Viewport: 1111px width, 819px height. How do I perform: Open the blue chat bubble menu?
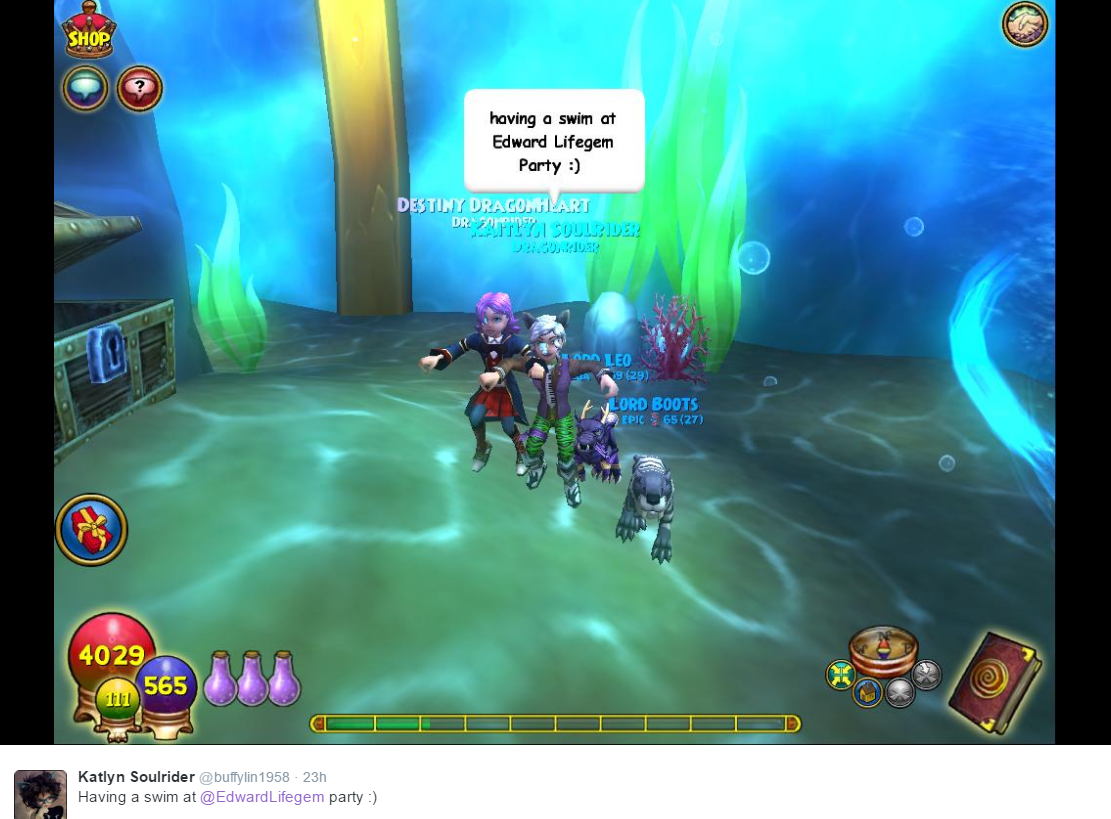pyautogui.click(x=86, y=88)
